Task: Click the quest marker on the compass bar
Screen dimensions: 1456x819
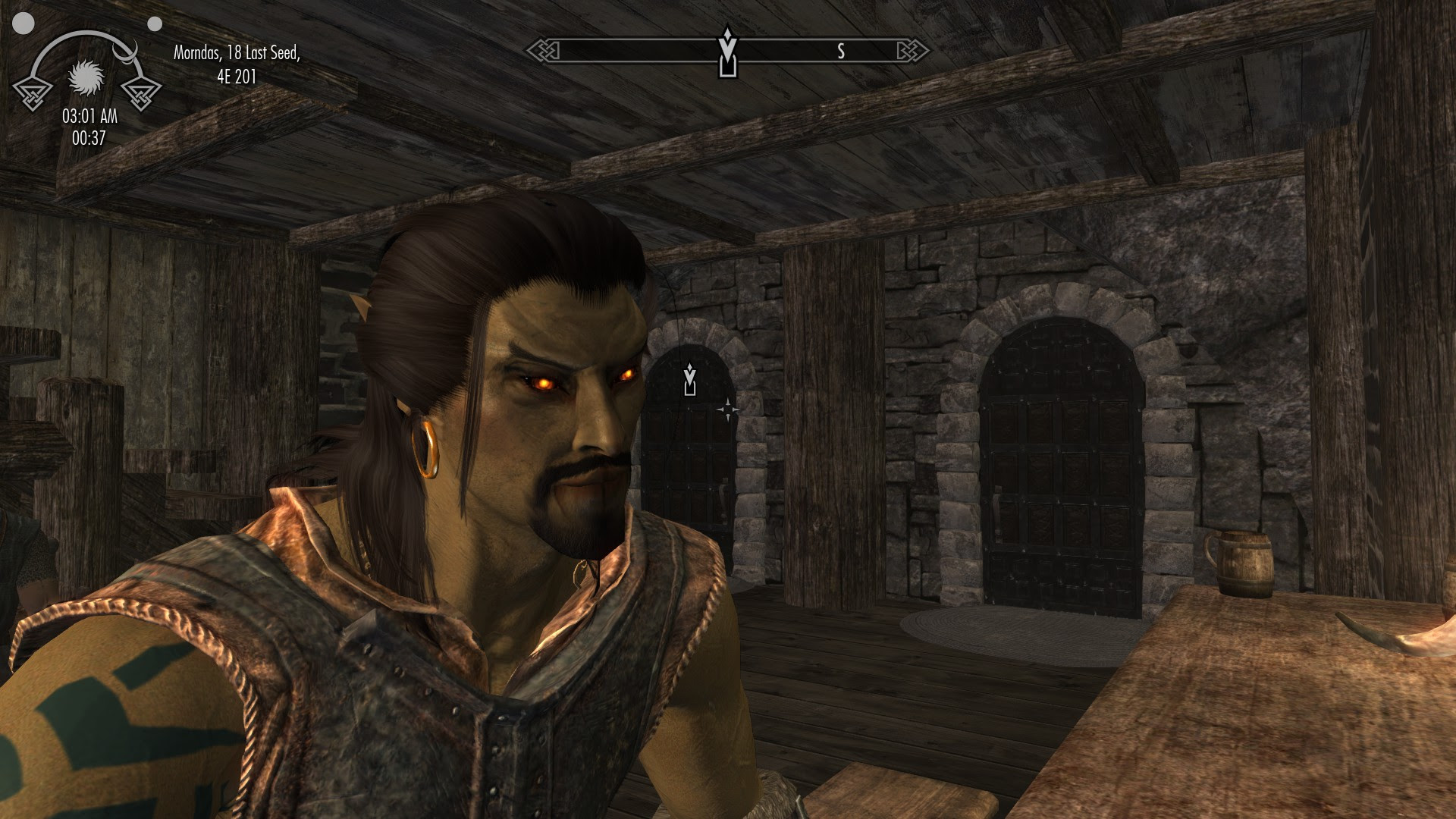Action: click(728, 52)
